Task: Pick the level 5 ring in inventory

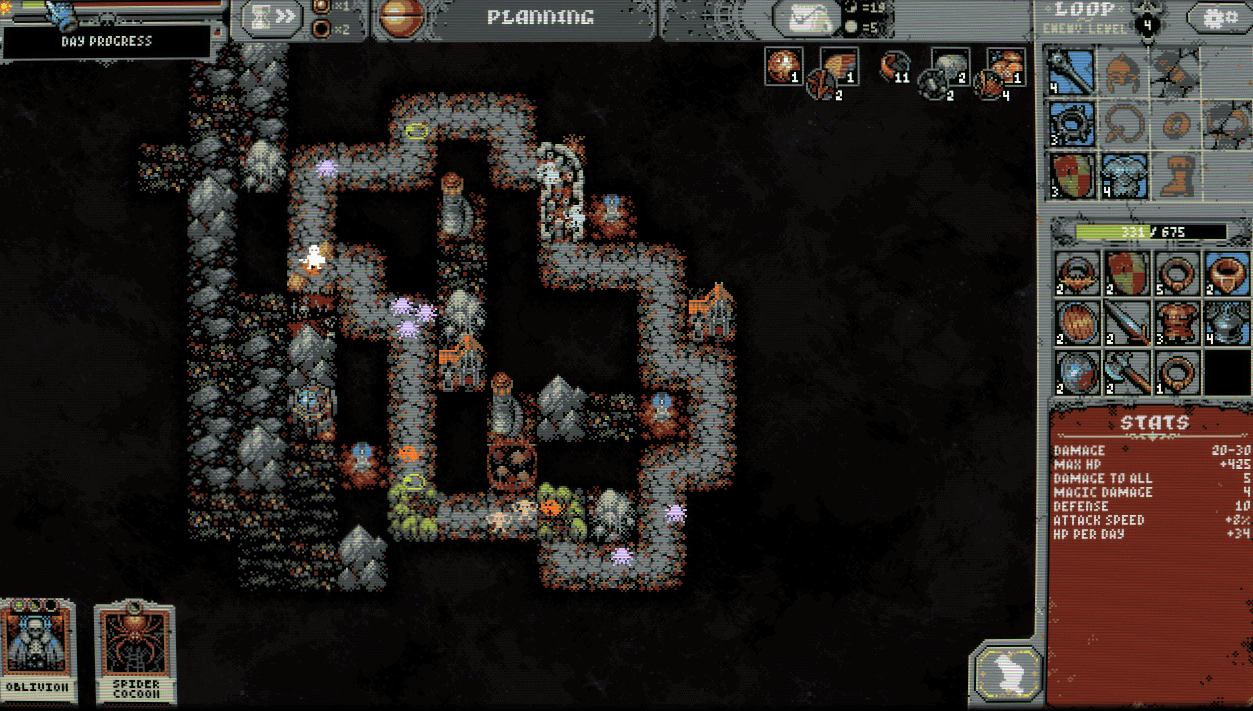Action: [x=1176, y=273]
